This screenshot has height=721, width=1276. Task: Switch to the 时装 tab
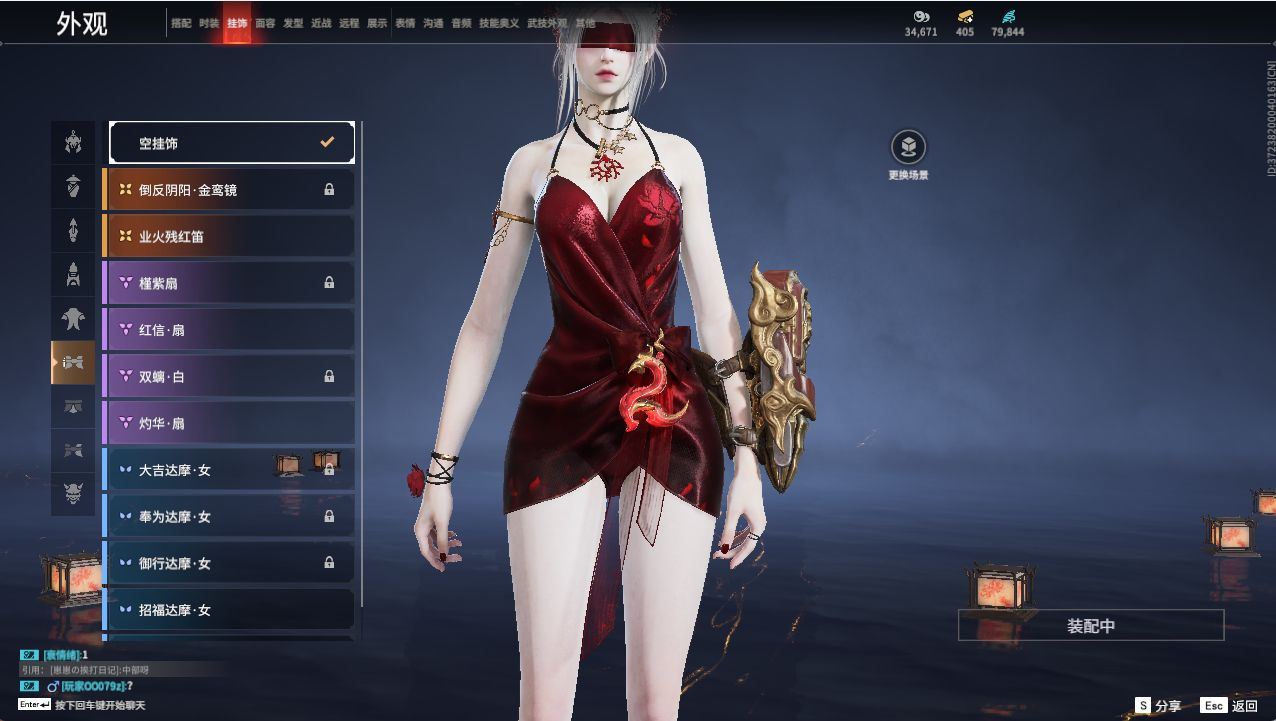tap(209, 23)
